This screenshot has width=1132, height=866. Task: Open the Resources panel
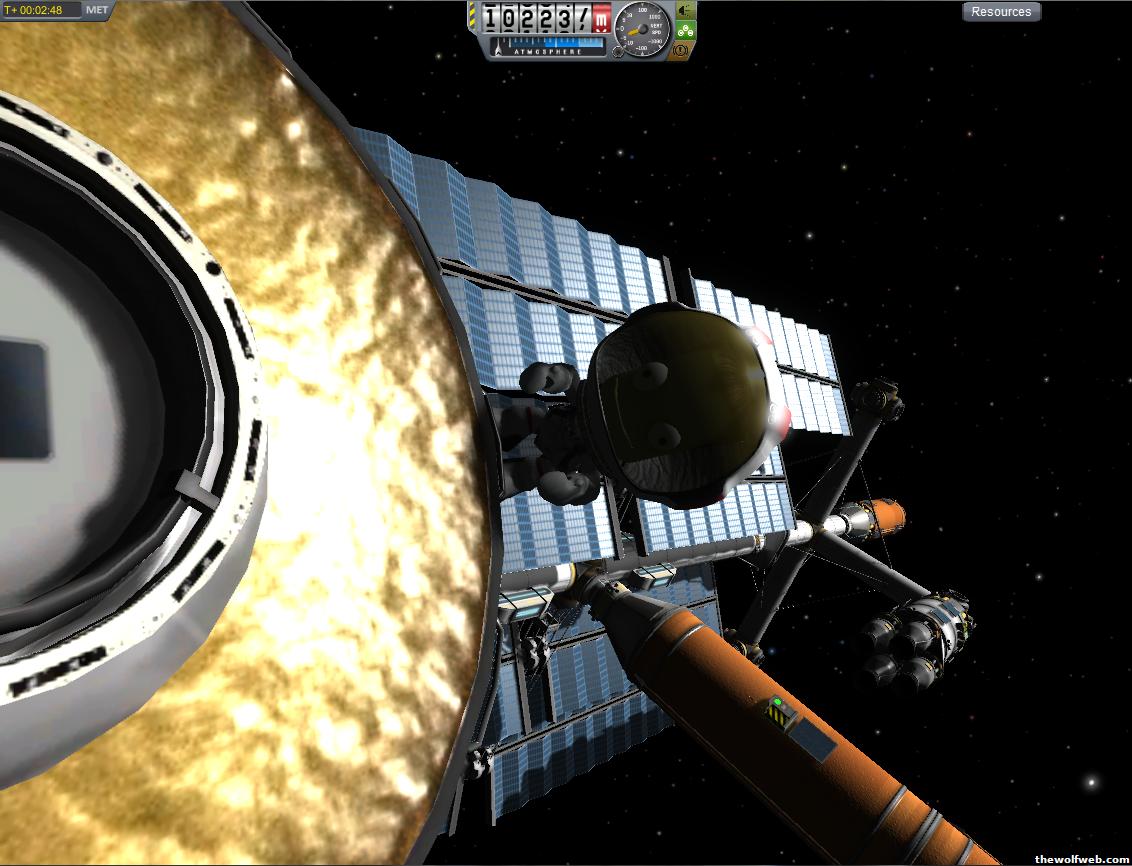[x=1001, y=12]
